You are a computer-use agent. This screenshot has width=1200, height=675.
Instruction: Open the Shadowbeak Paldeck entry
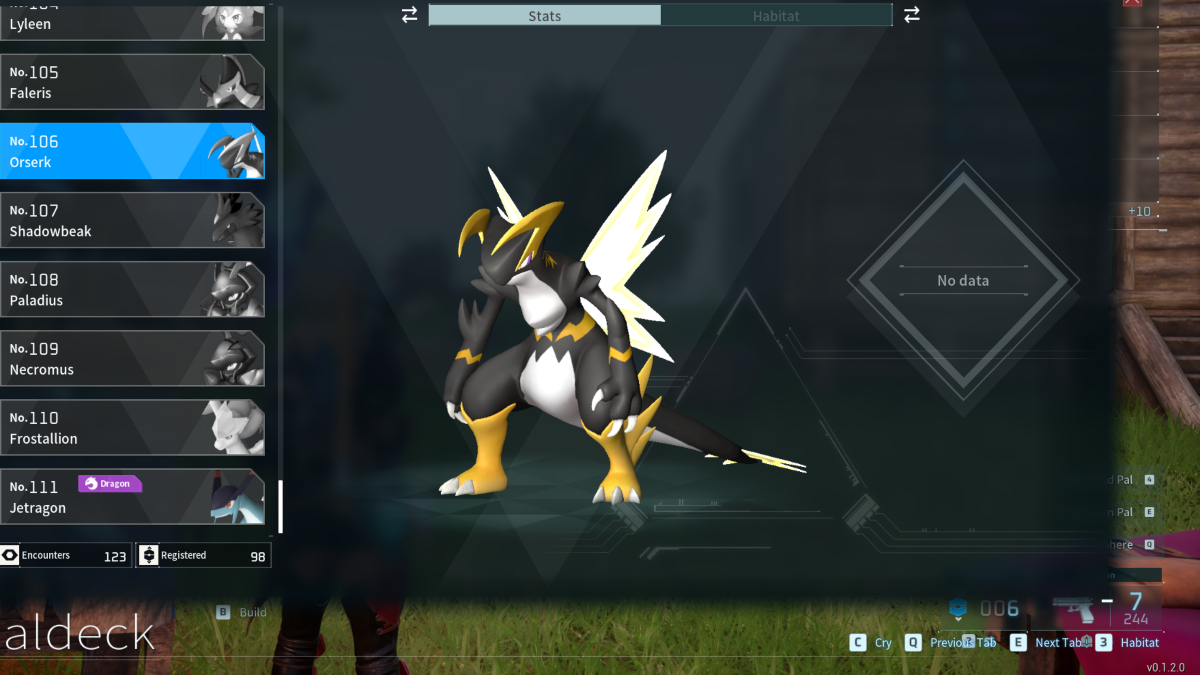130,220
